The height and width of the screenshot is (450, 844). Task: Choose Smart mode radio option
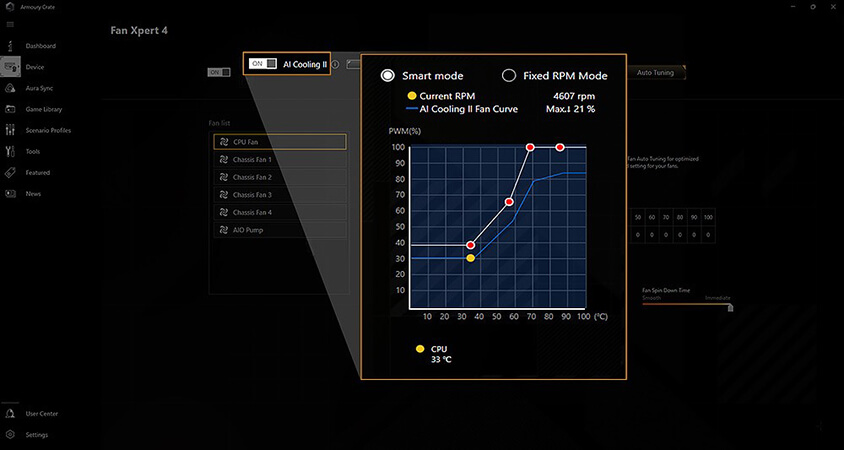388,76
